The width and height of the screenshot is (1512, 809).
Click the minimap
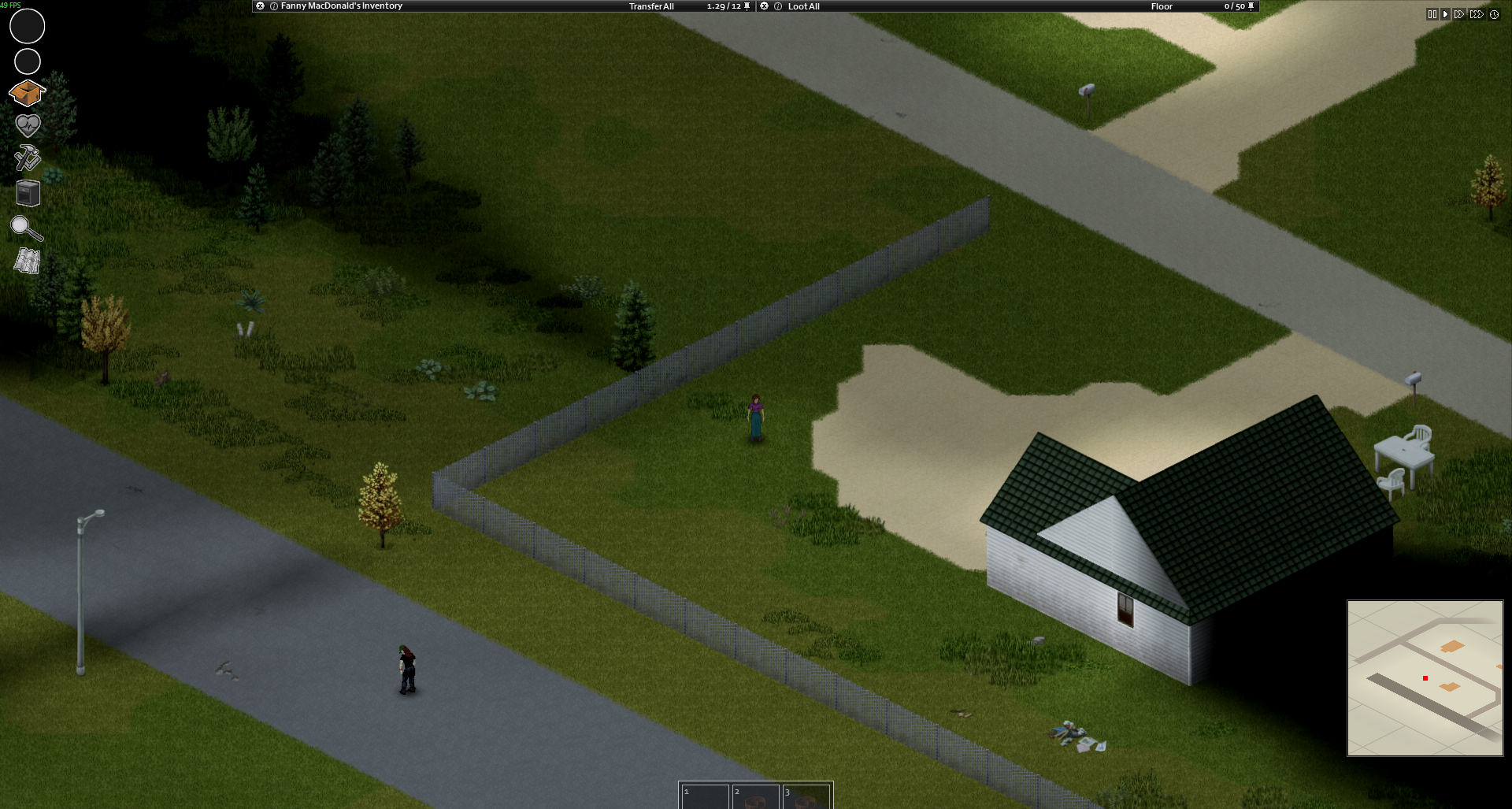click(1425, 677)
